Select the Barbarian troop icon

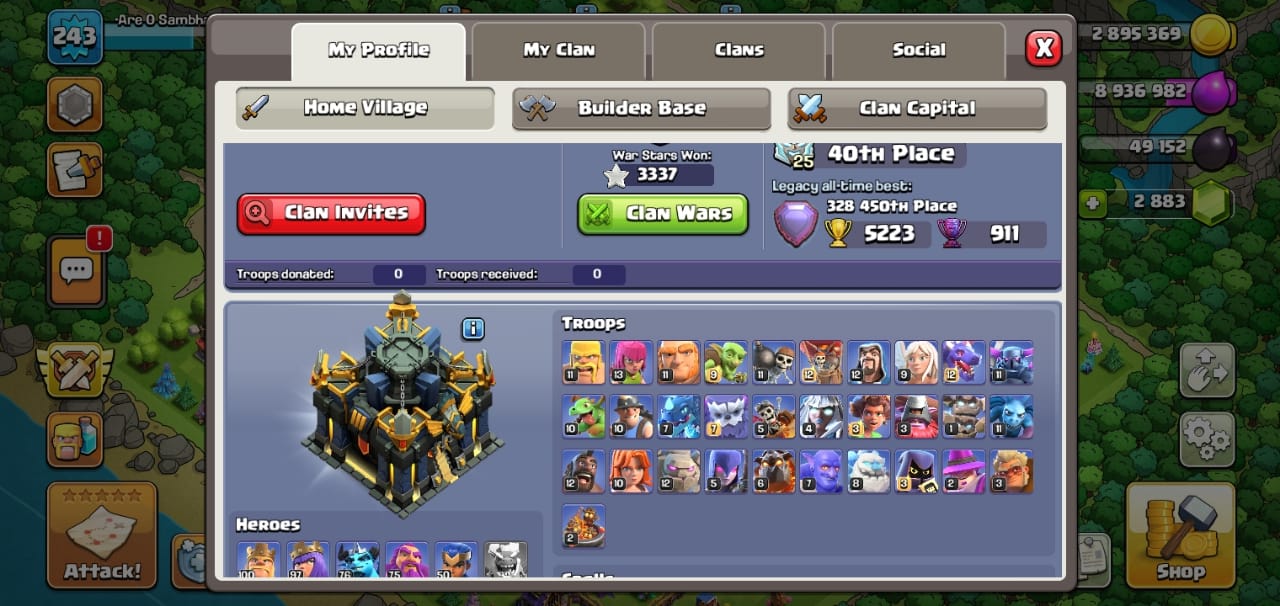click(582, 362)
